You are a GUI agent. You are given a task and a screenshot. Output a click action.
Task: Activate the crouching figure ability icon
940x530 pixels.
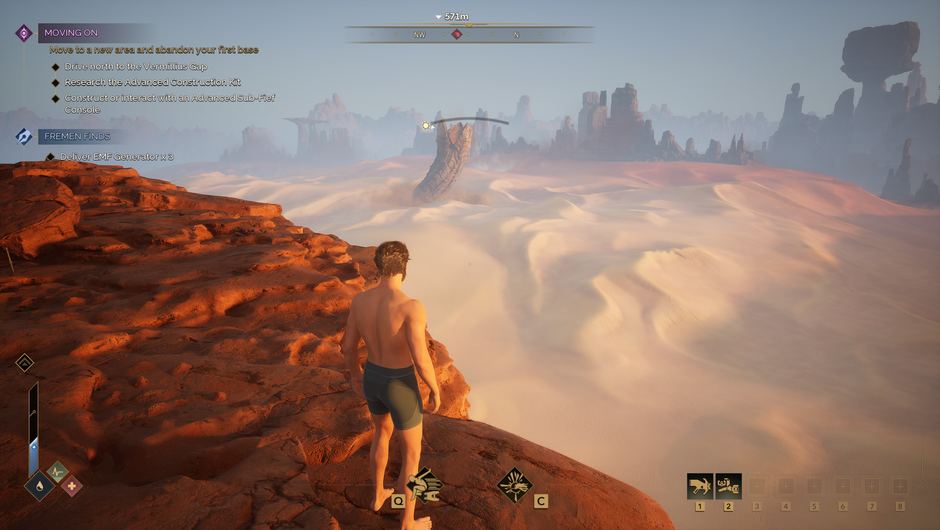pos(424,485)
